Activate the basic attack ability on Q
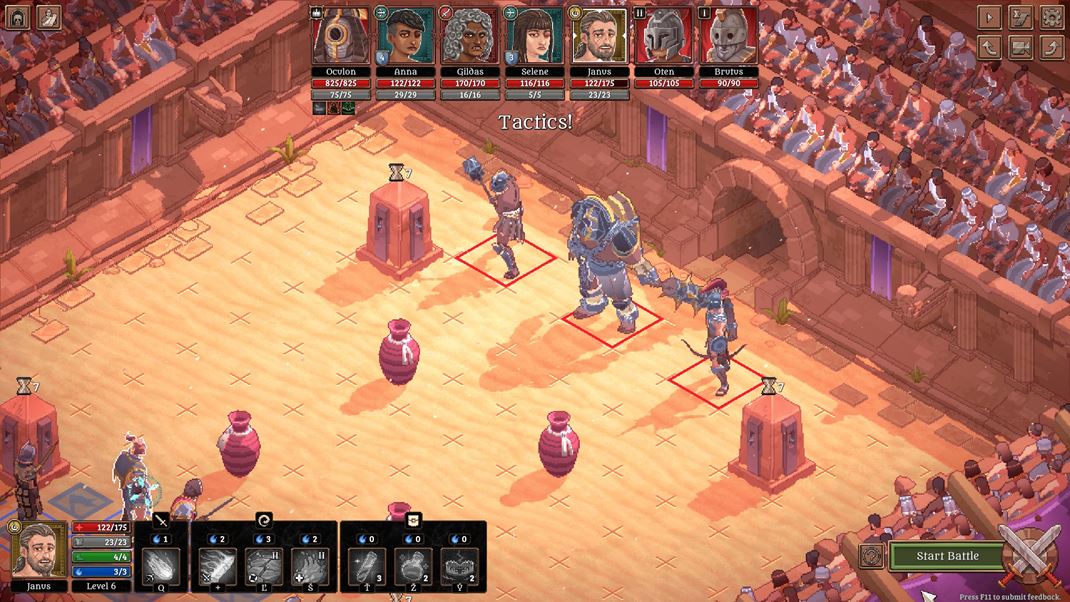Image resolution: width=1070 pixels, height=602 pixels. 161,567
